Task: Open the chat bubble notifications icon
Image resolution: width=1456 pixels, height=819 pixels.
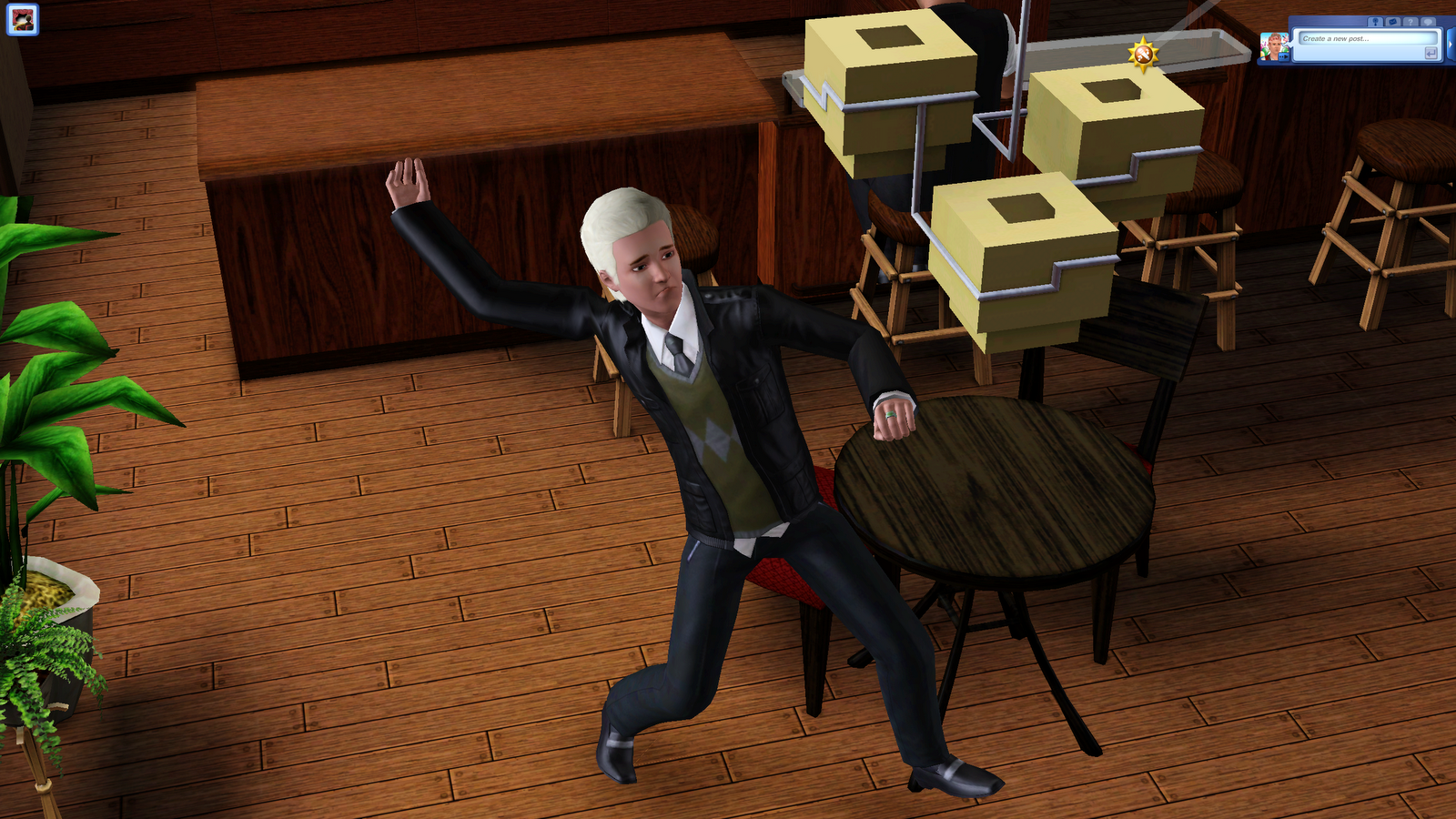Action: [1428, 22]
